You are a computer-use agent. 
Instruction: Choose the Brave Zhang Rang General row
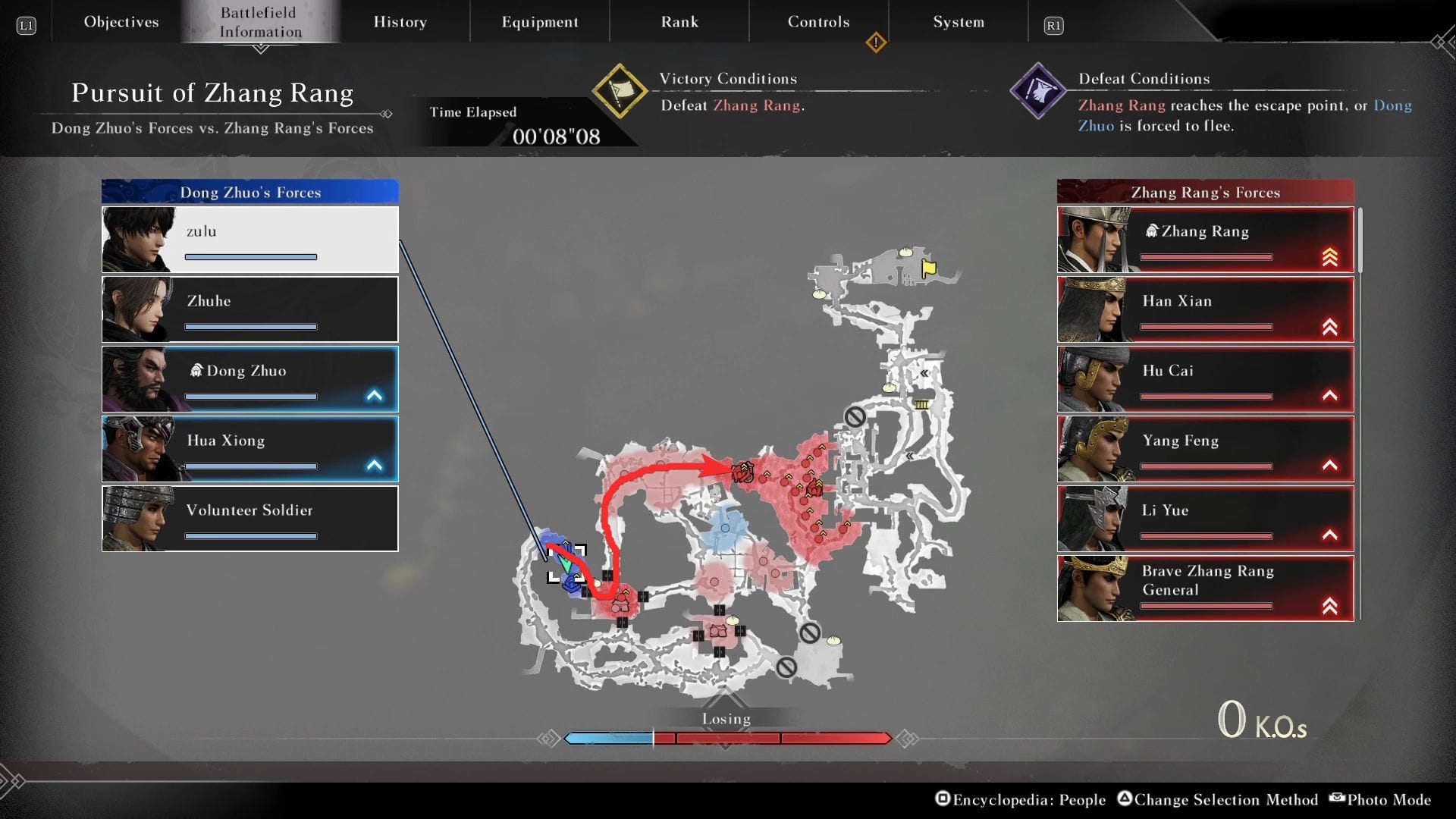[1205, 588]
